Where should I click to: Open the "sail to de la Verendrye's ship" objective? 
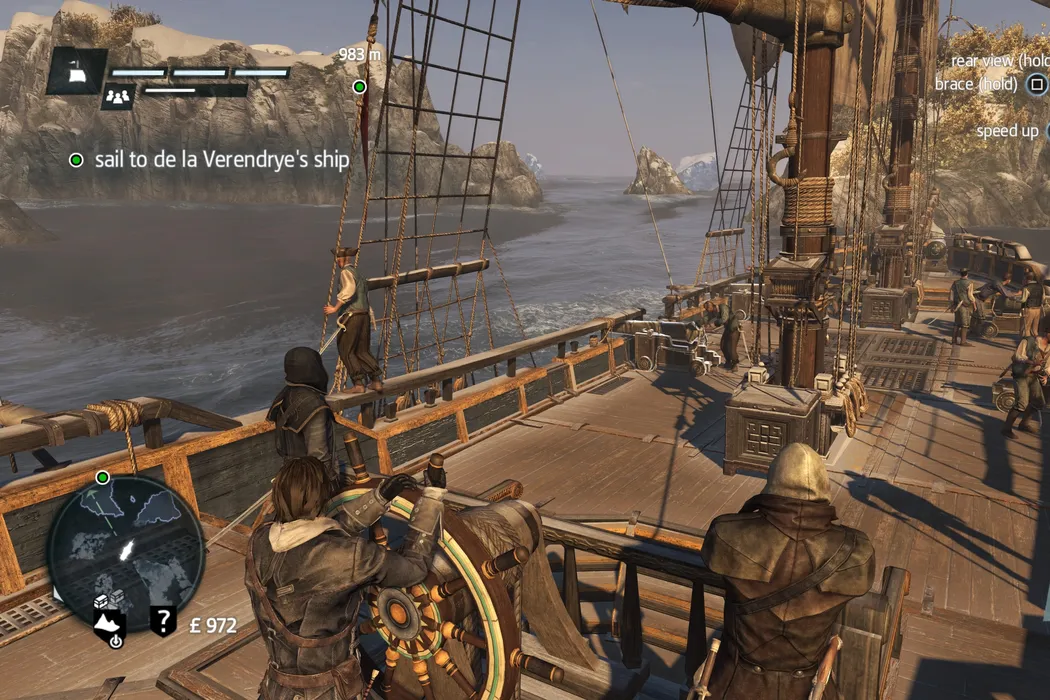pyautogui.click(x=222, y=159)
